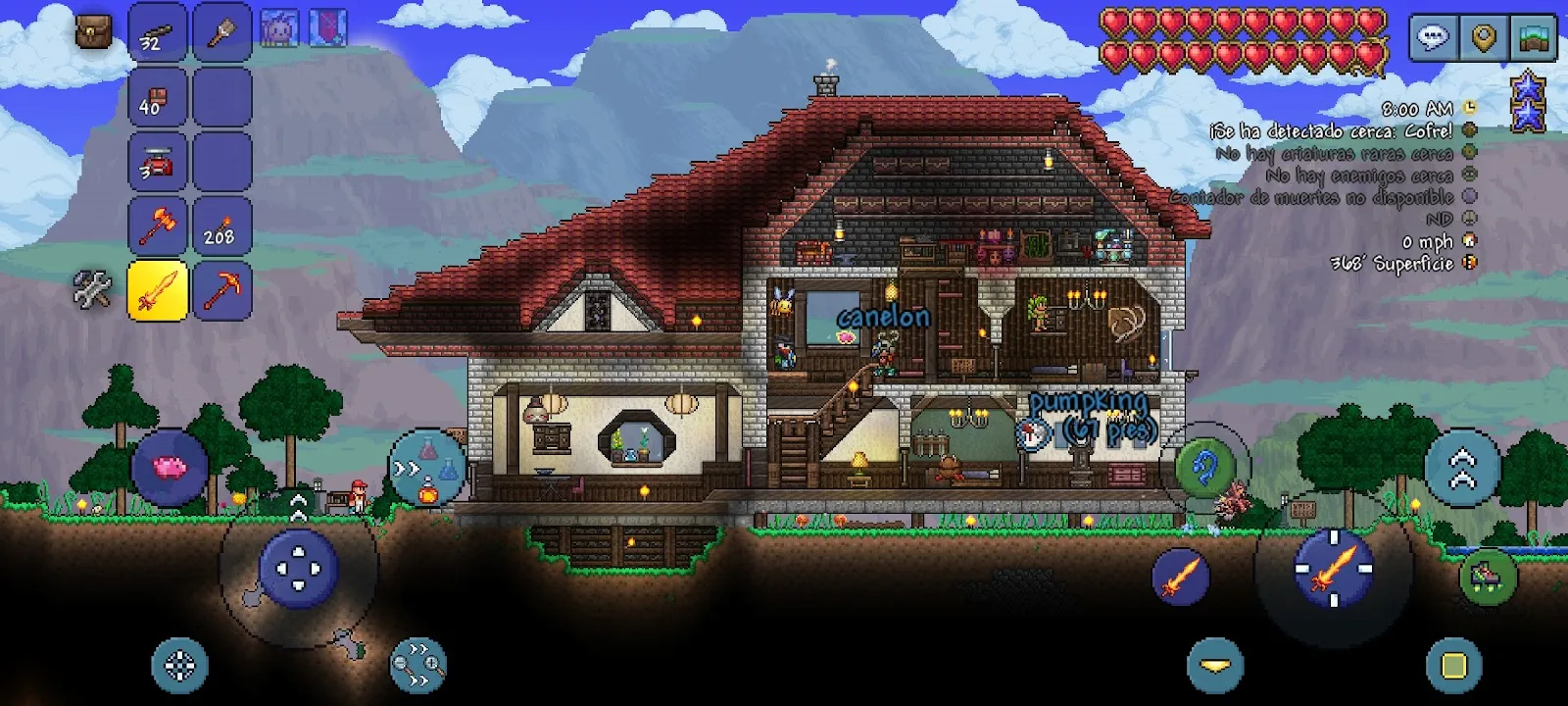
Task: Use the quick potion buff button
Action: (x=428, y=469)
